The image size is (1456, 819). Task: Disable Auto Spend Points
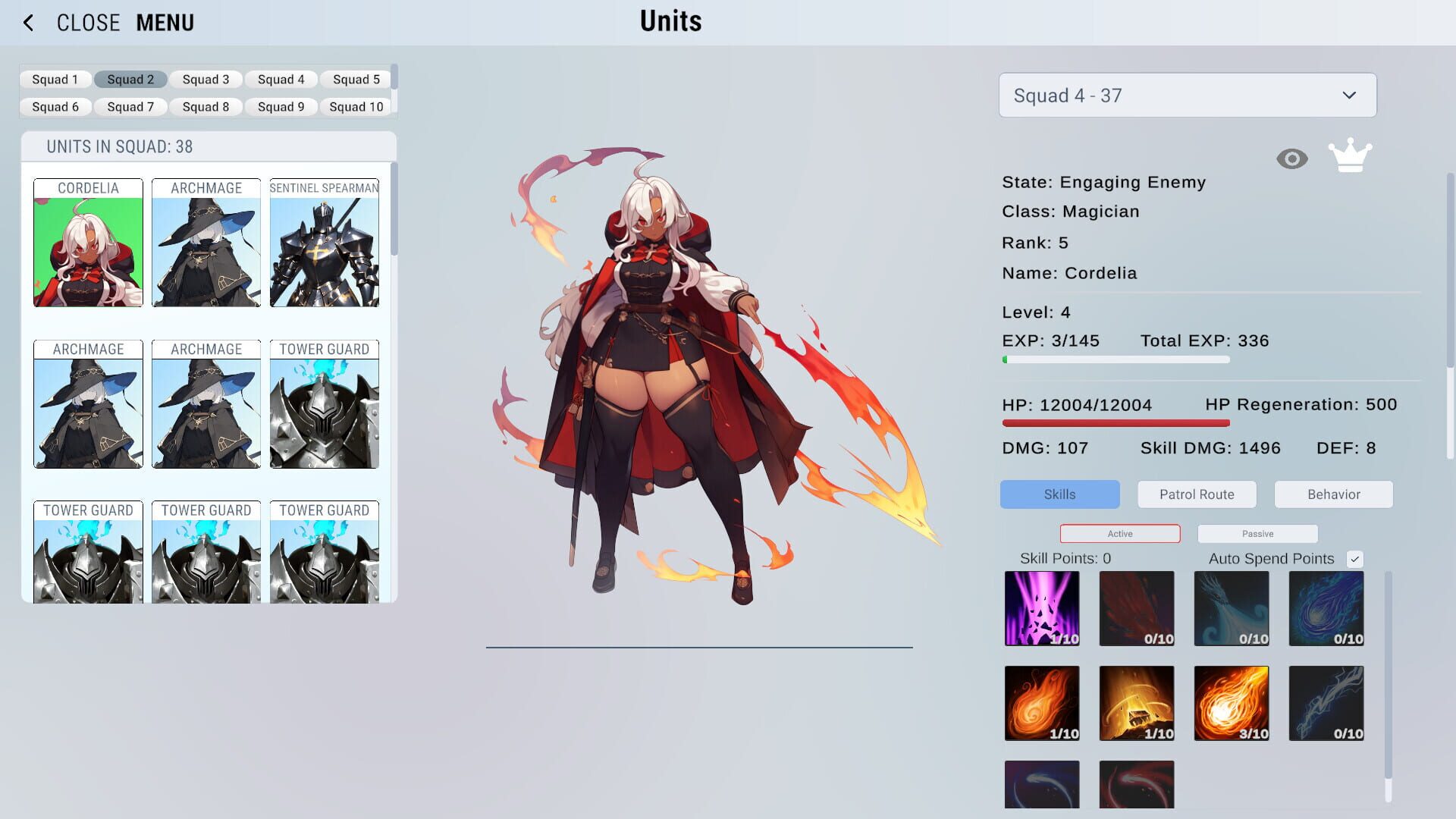[x=1356, y=558]
